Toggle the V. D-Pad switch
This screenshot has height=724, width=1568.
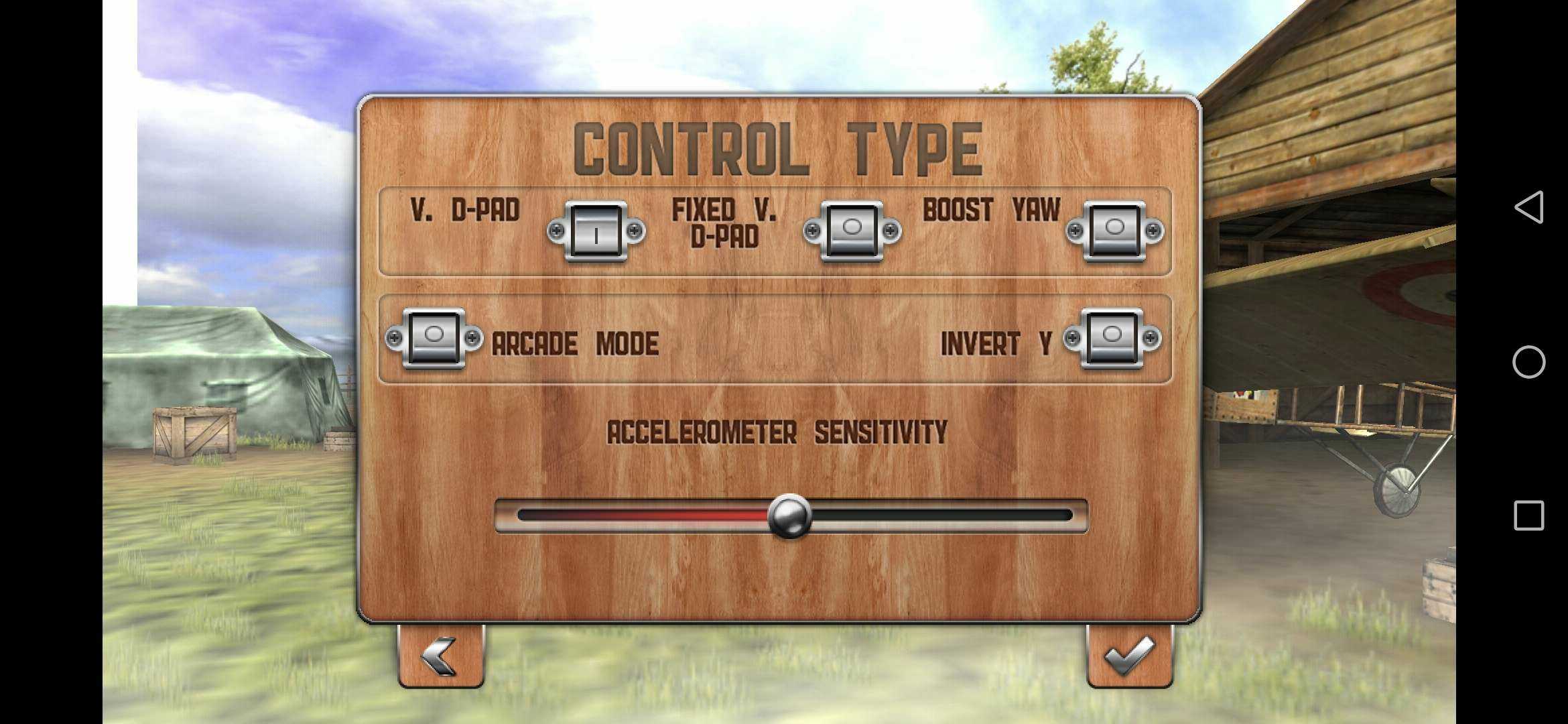coord(596,232)
